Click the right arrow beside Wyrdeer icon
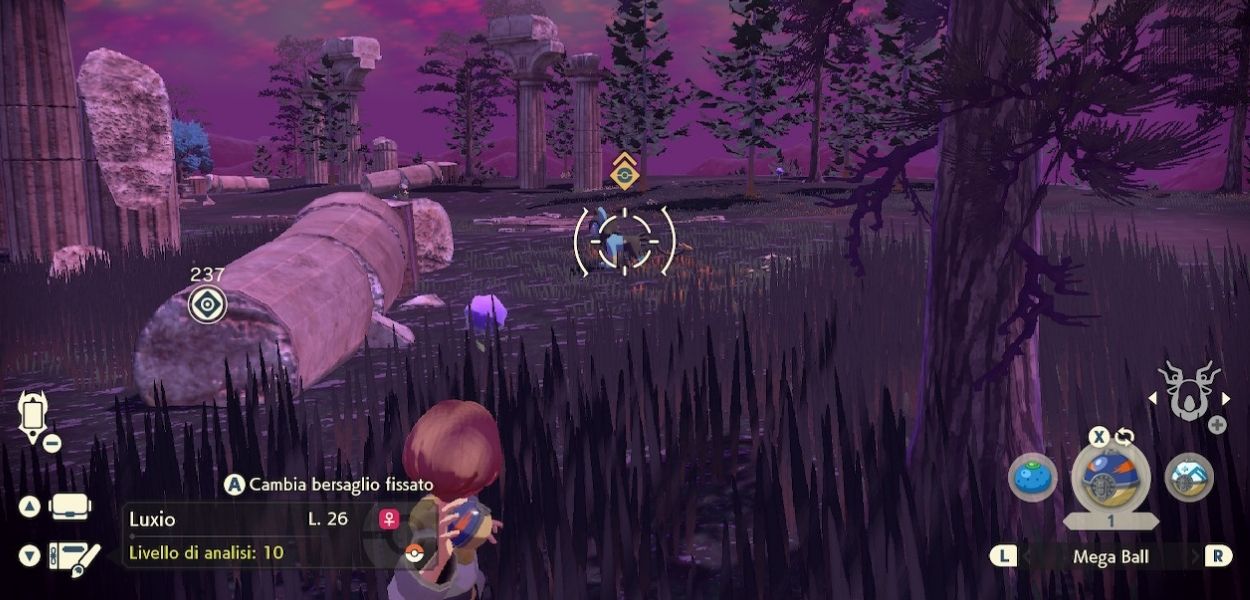This screenshot has height=600, width=1250. click(x=1227, y=398)
